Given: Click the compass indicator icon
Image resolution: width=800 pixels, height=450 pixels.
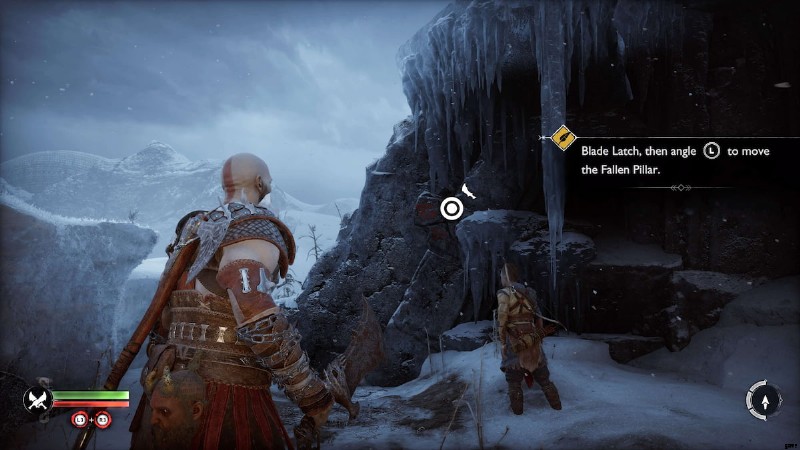Looking at the screenshot, I should (x=764, y=400).
